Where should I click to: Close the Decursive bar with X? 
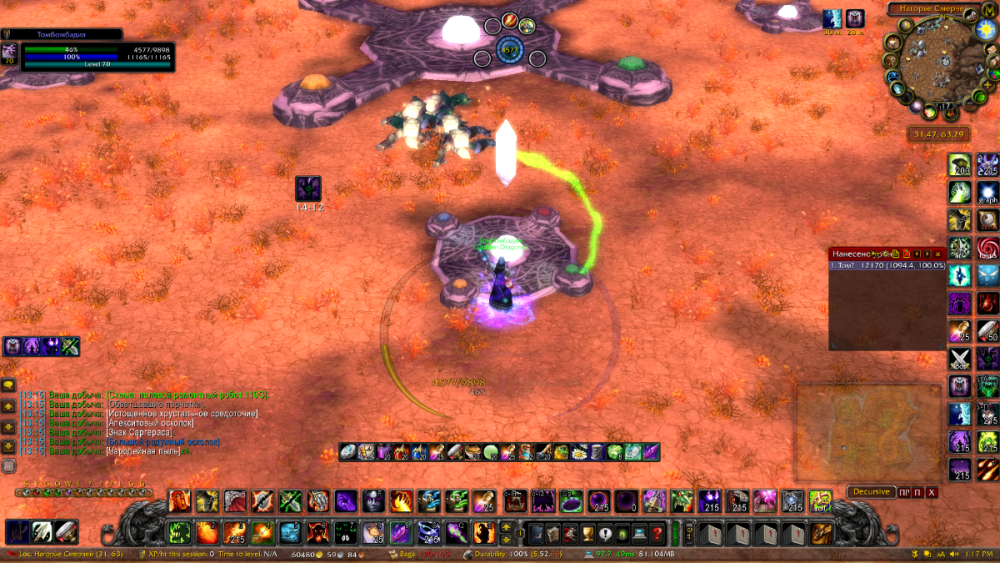932,492
